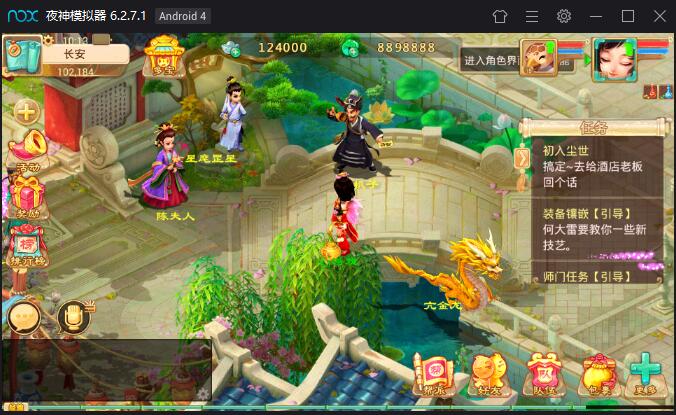The width and height of the screenshot is (676, 415).
Task: Open the 帮派 guild menu
Action: pyautogui.click(x=433, y=373)
